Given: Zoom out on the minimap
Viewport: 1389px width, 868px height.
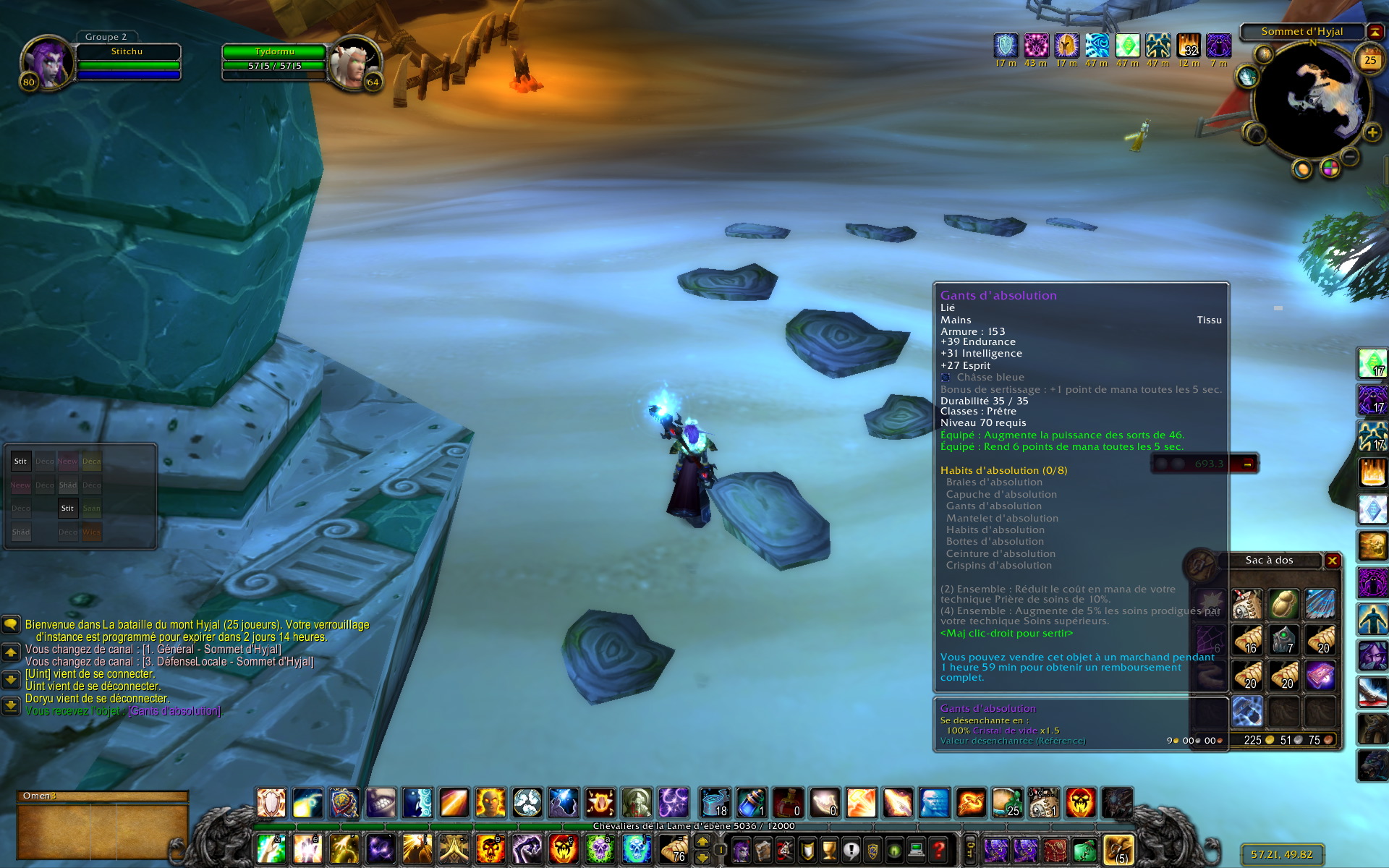Looking at the screenshot, I should click(x=1350, y=156).
